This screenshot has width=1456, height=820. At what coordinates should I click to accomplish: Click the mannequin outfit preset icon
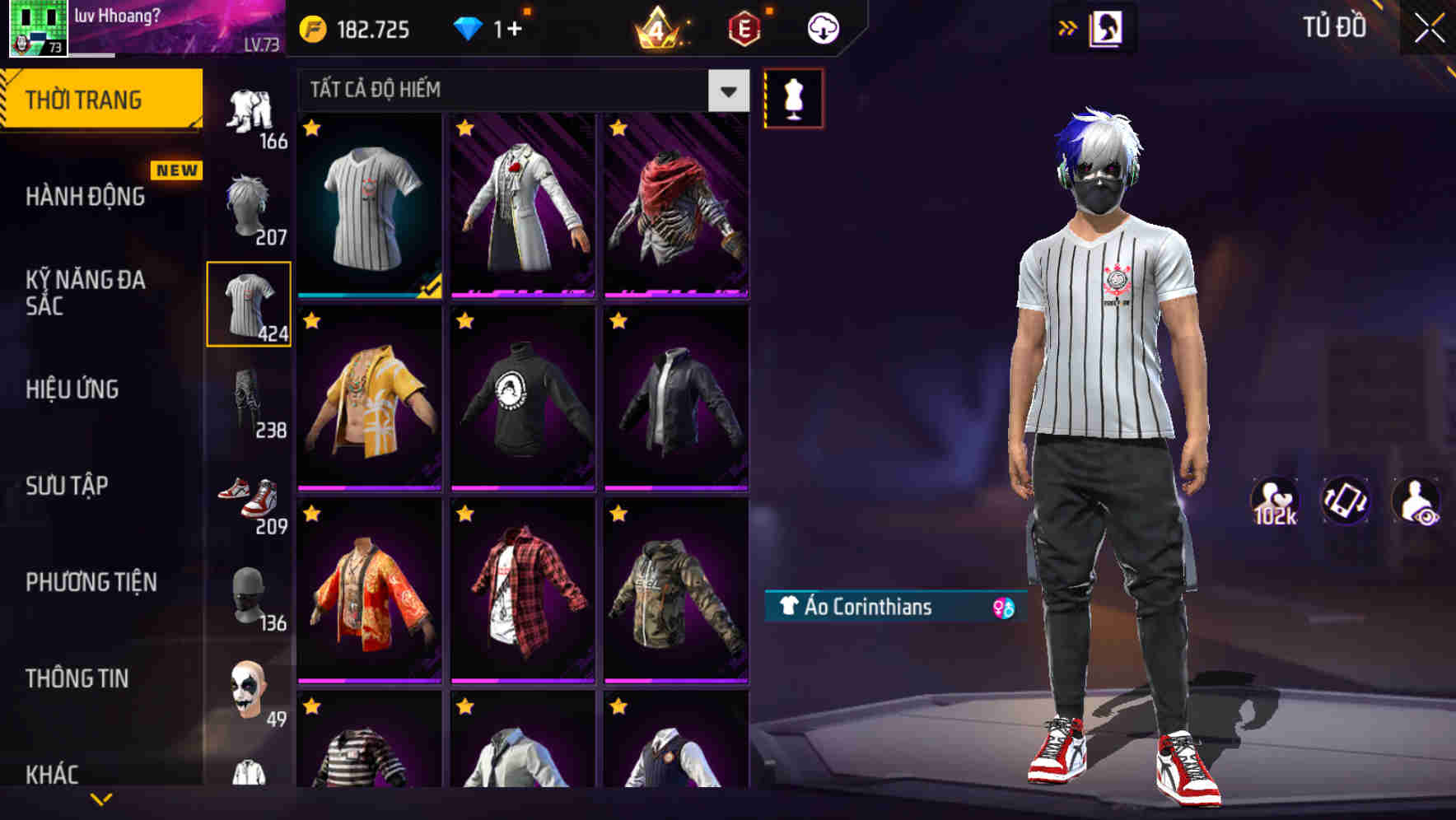point(794,97)
